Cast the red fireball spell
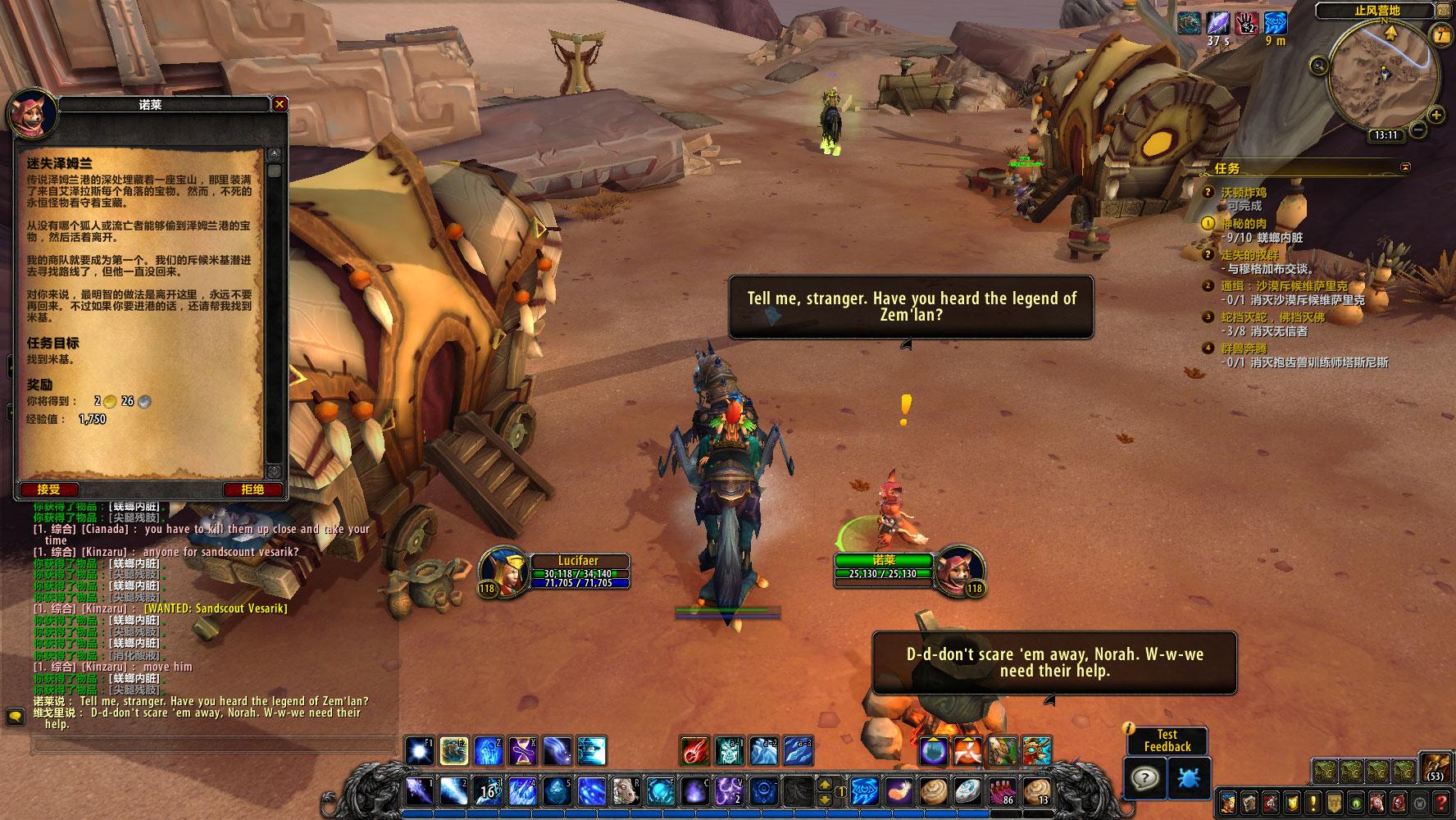 pos(695,751)
